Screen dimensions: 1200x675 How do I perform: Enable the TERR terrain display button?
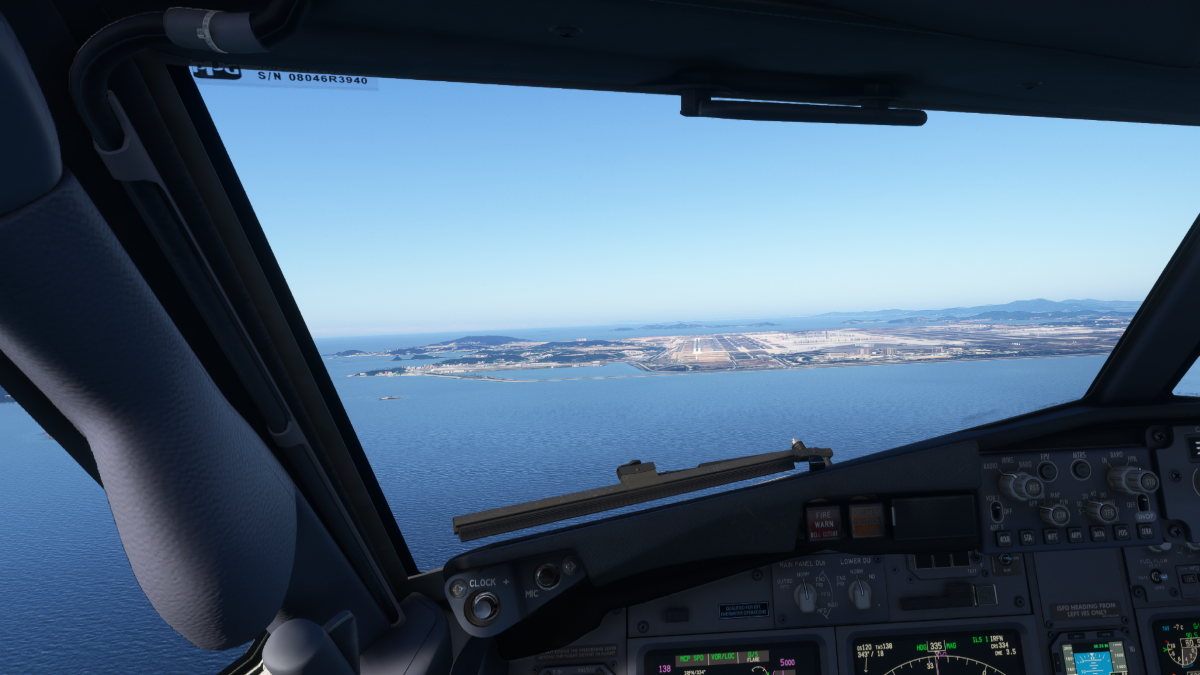click(1145, 531)
